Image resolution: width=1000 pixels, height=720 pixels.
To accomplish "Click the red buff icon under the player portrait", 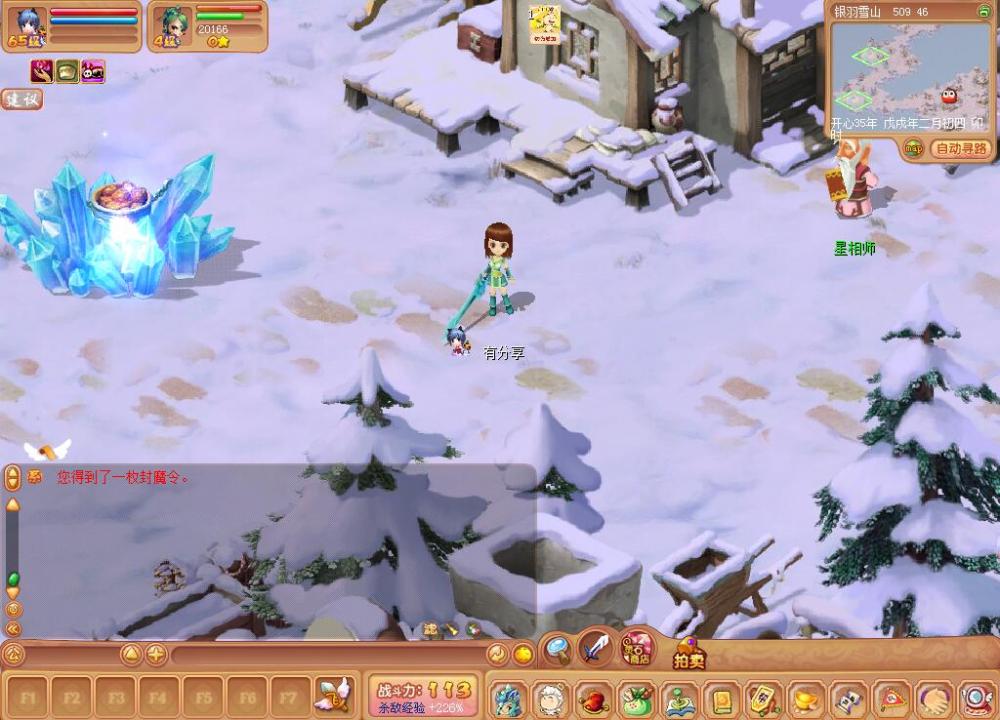I will tap(42, 72).
